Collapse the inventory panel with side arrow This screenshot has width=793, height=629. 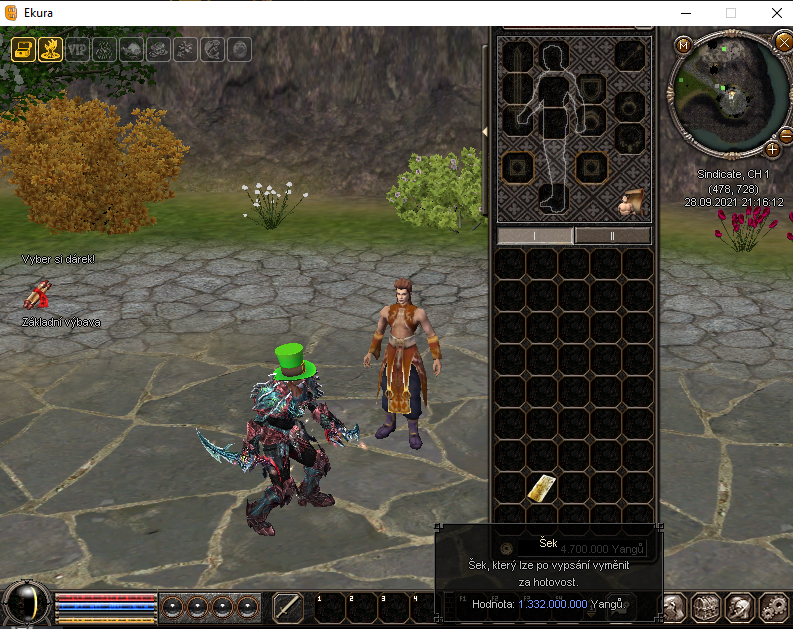tap(485, 131)
